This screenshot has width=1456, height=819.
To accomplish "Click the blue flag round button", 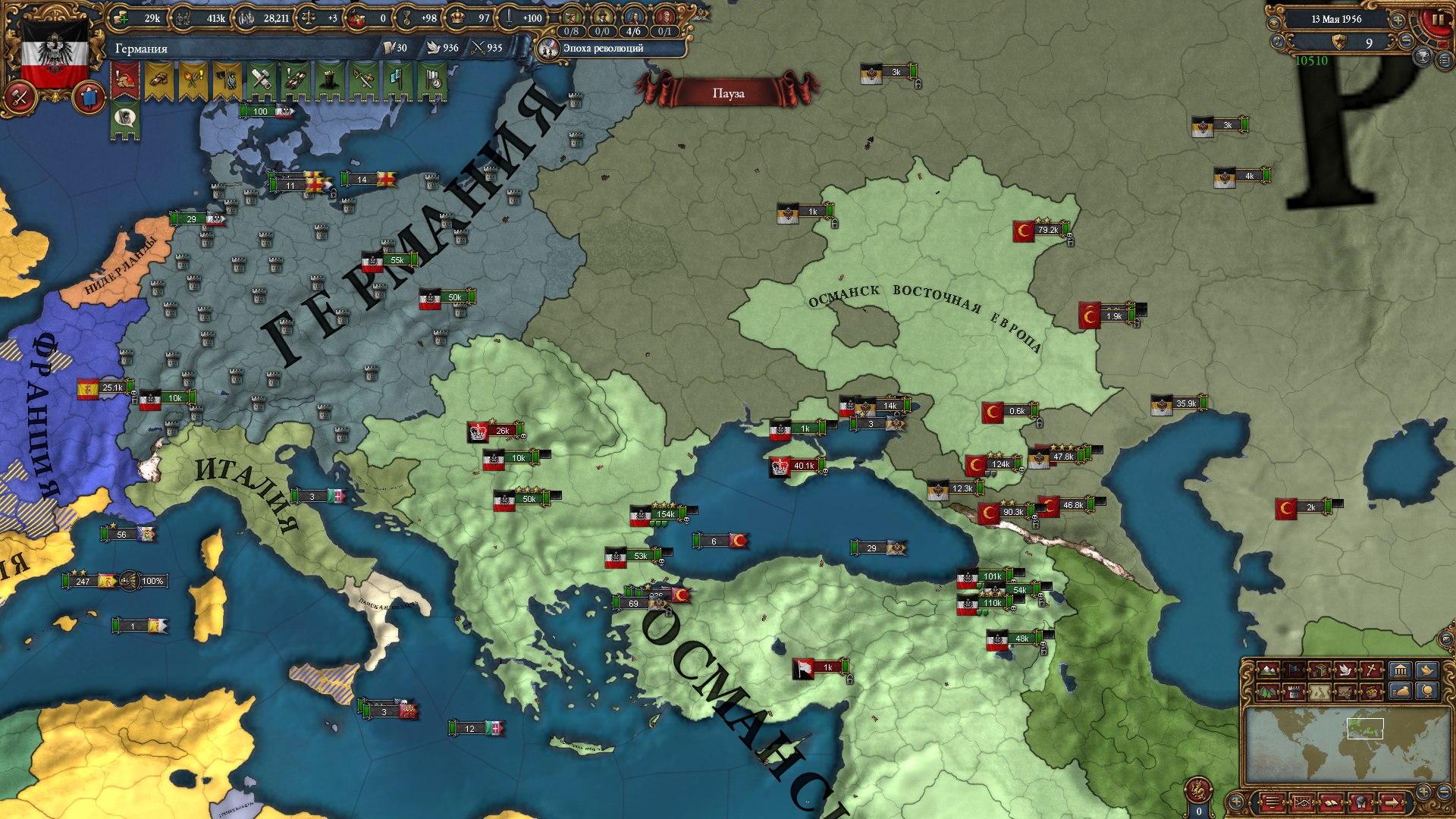I will (89, 98).
